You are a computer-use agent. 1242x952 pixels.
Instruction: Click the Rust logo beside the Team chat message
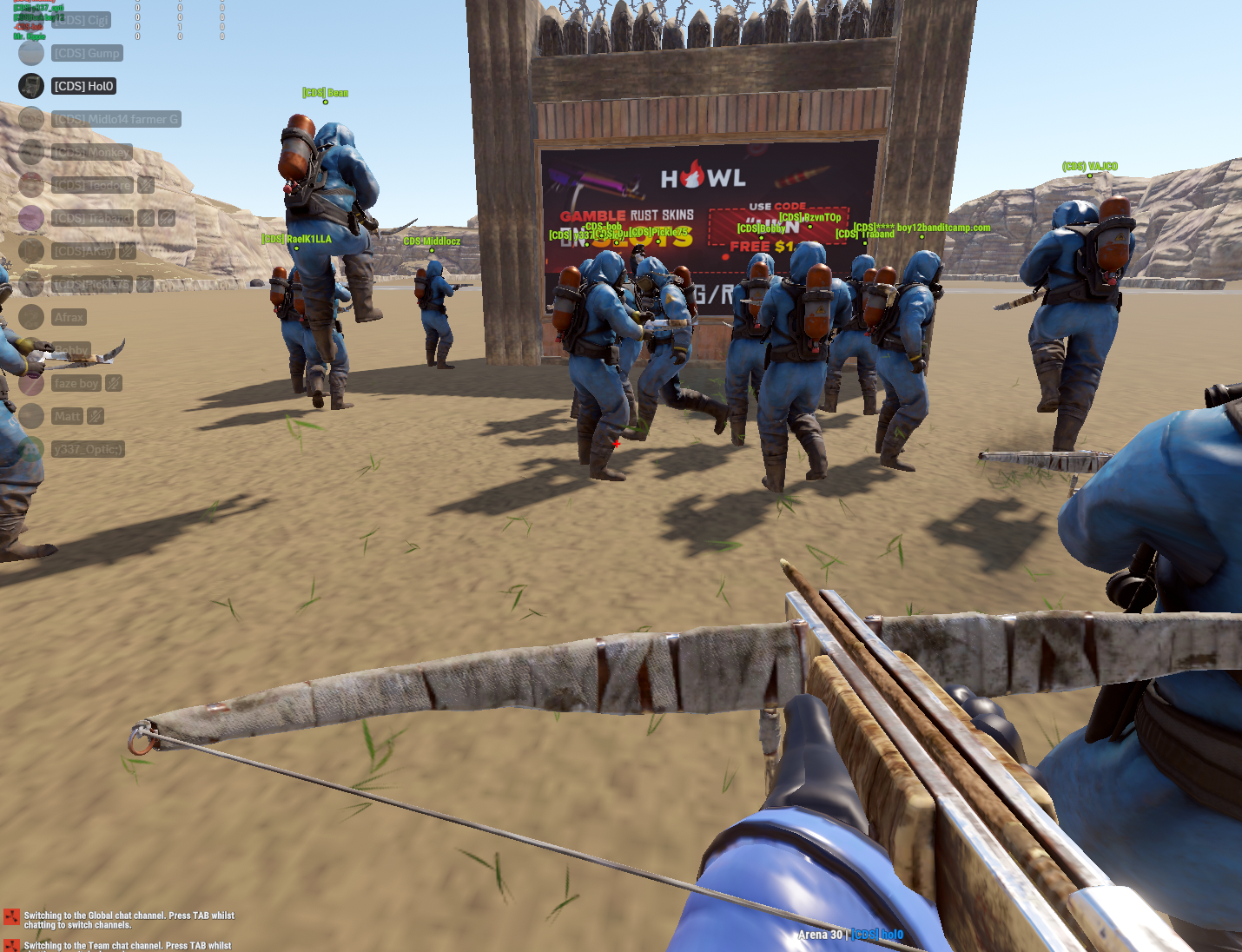pos(10,946)
